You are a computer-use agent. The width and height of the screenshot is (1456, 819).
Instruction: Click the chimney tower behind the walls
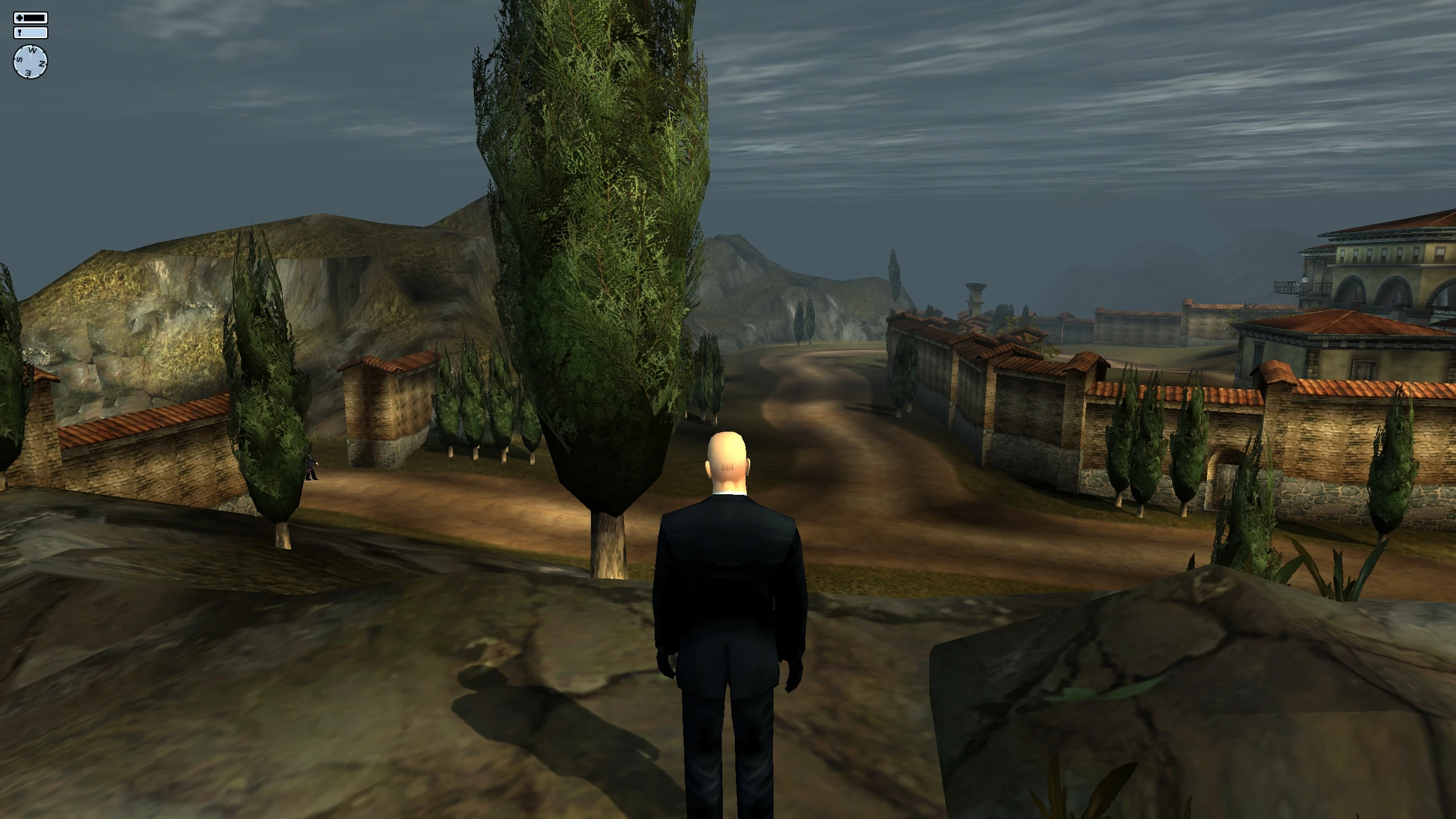[x=974, y=299]
